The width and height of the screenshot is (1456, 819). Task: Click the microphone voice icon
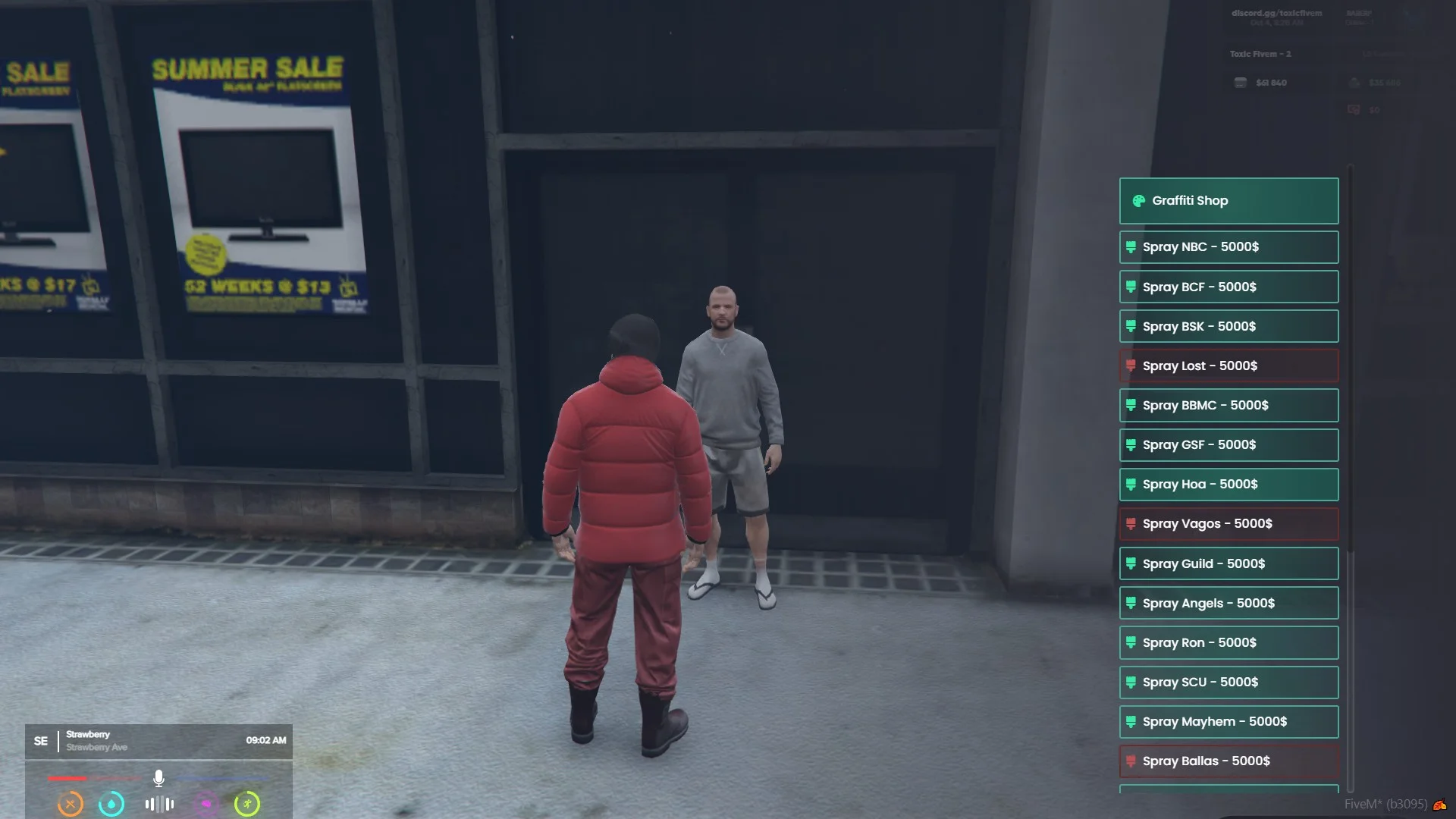pyautogui.click(x=158, y=778)
